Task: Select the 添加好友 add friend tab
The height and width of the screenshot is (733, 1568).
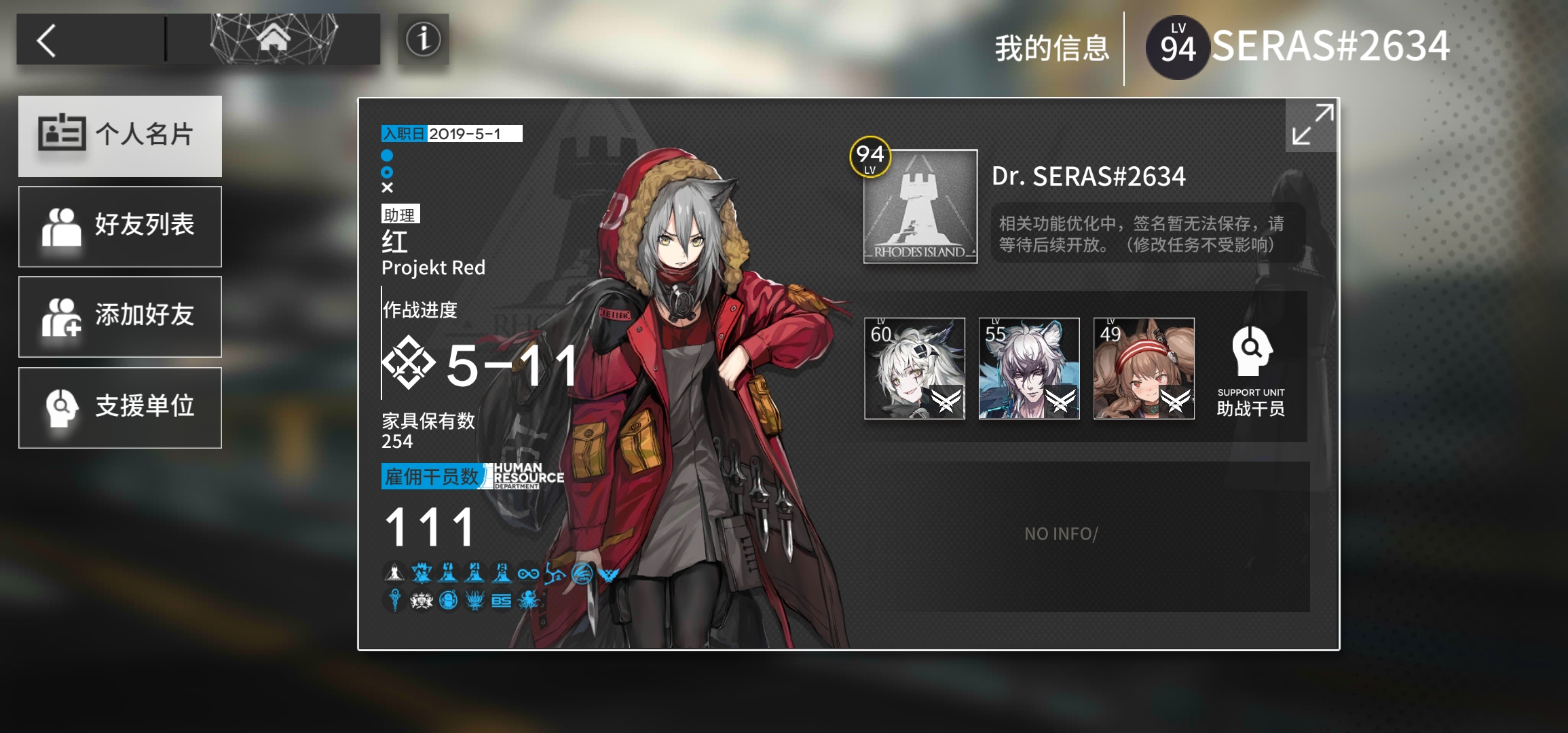Action: click(x=120, y=316)
